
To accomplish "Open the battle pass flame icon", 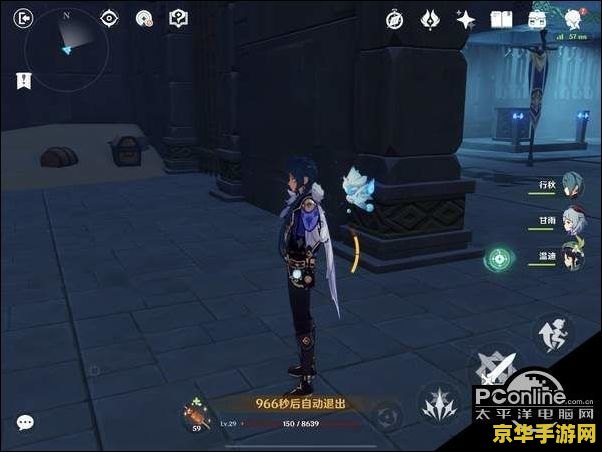I will coord(430,19).
